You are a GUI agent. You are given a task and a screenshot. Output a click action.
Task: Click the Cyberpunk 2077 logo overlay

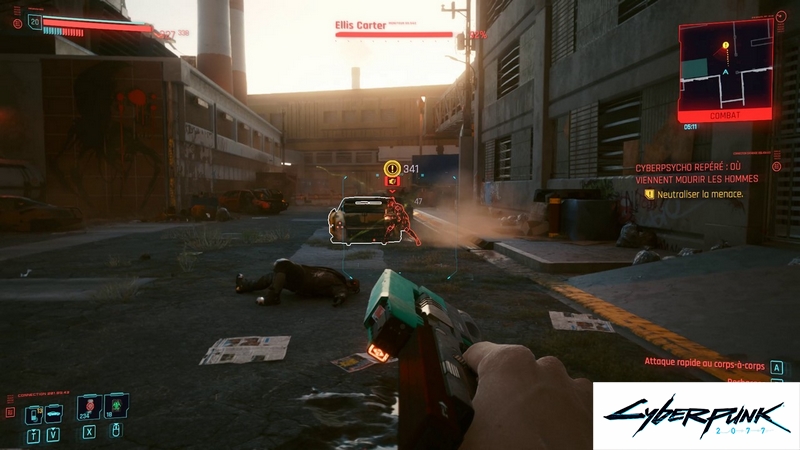695,415
